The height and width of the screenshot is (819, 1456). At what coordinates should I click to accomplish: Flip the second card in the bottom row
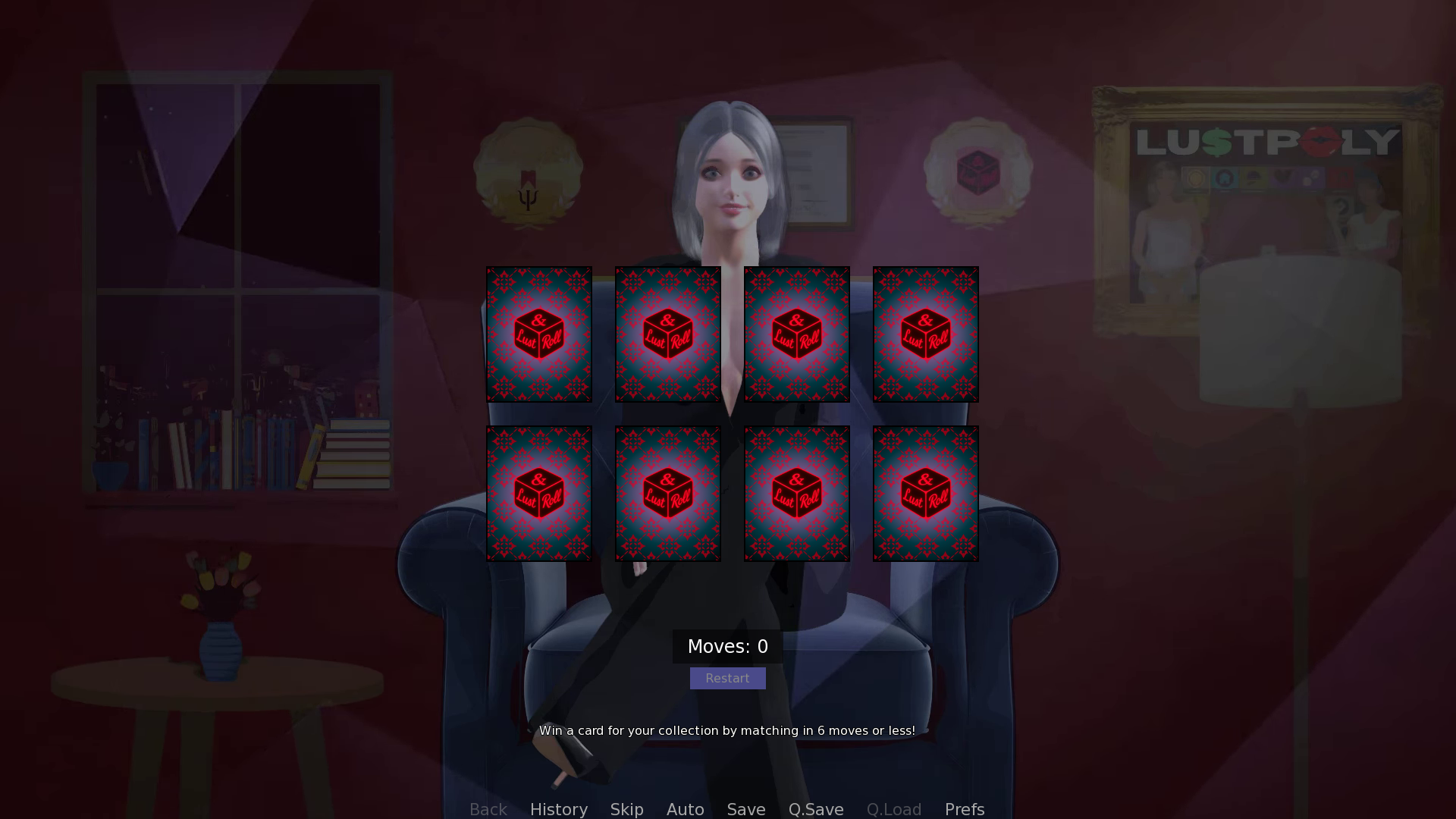tap(668, 493)
